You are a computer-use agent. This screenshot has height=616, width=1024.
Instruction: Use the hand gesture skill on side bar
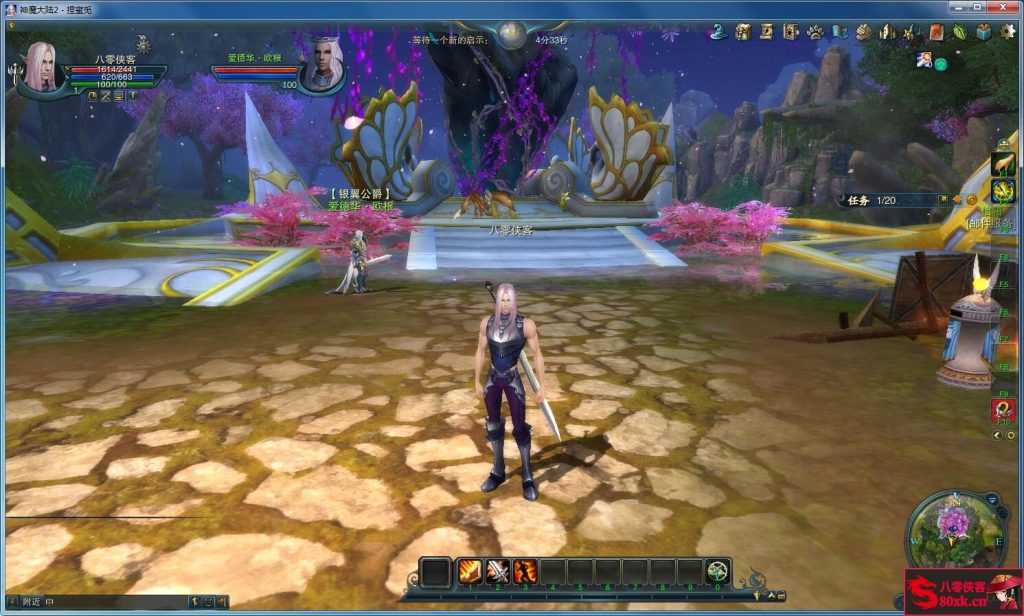tap(1003, 164)
